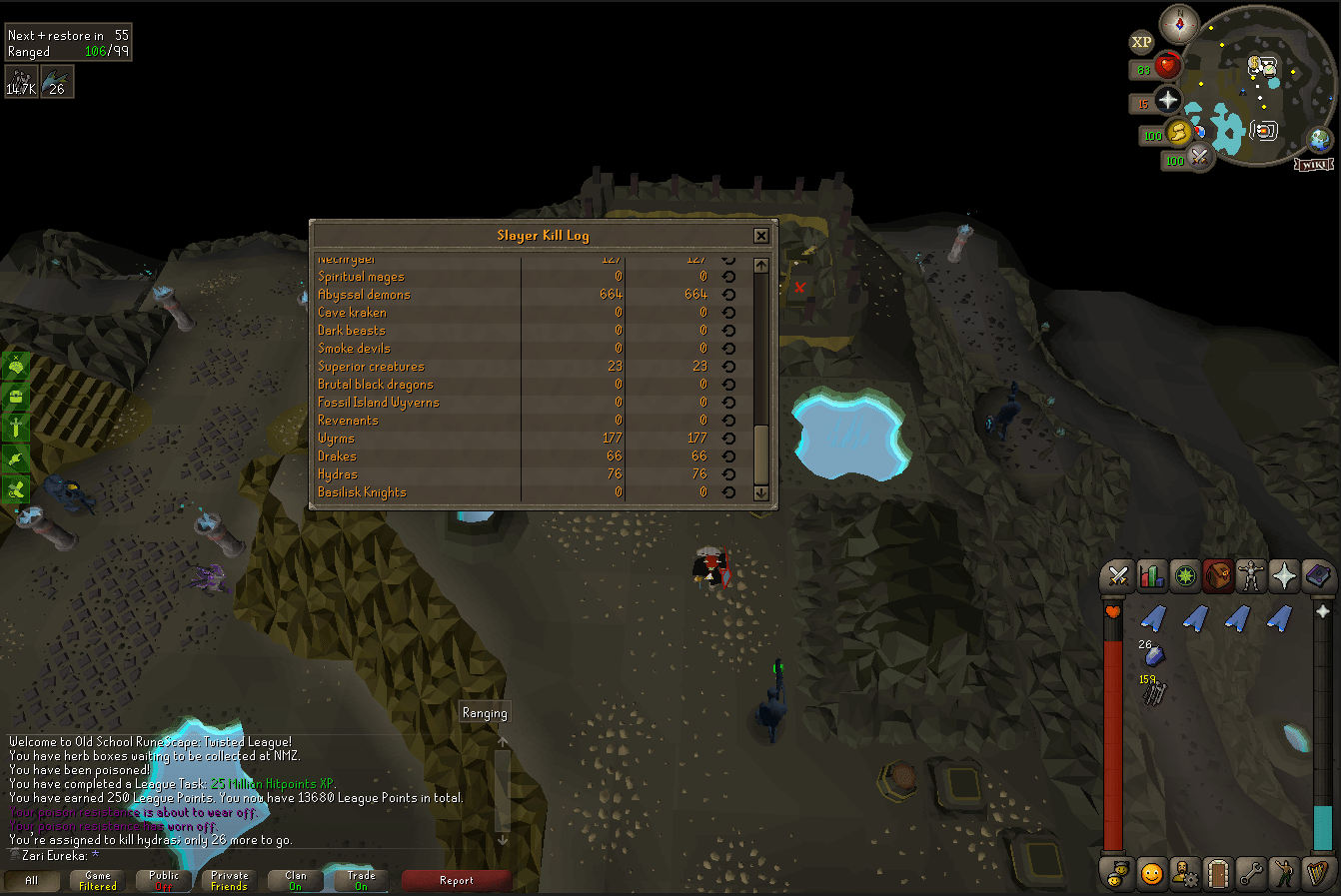This screenshot has height=896, width=1341.
Task: Open the Spellbook tab
Action: tap(1317, 577)
